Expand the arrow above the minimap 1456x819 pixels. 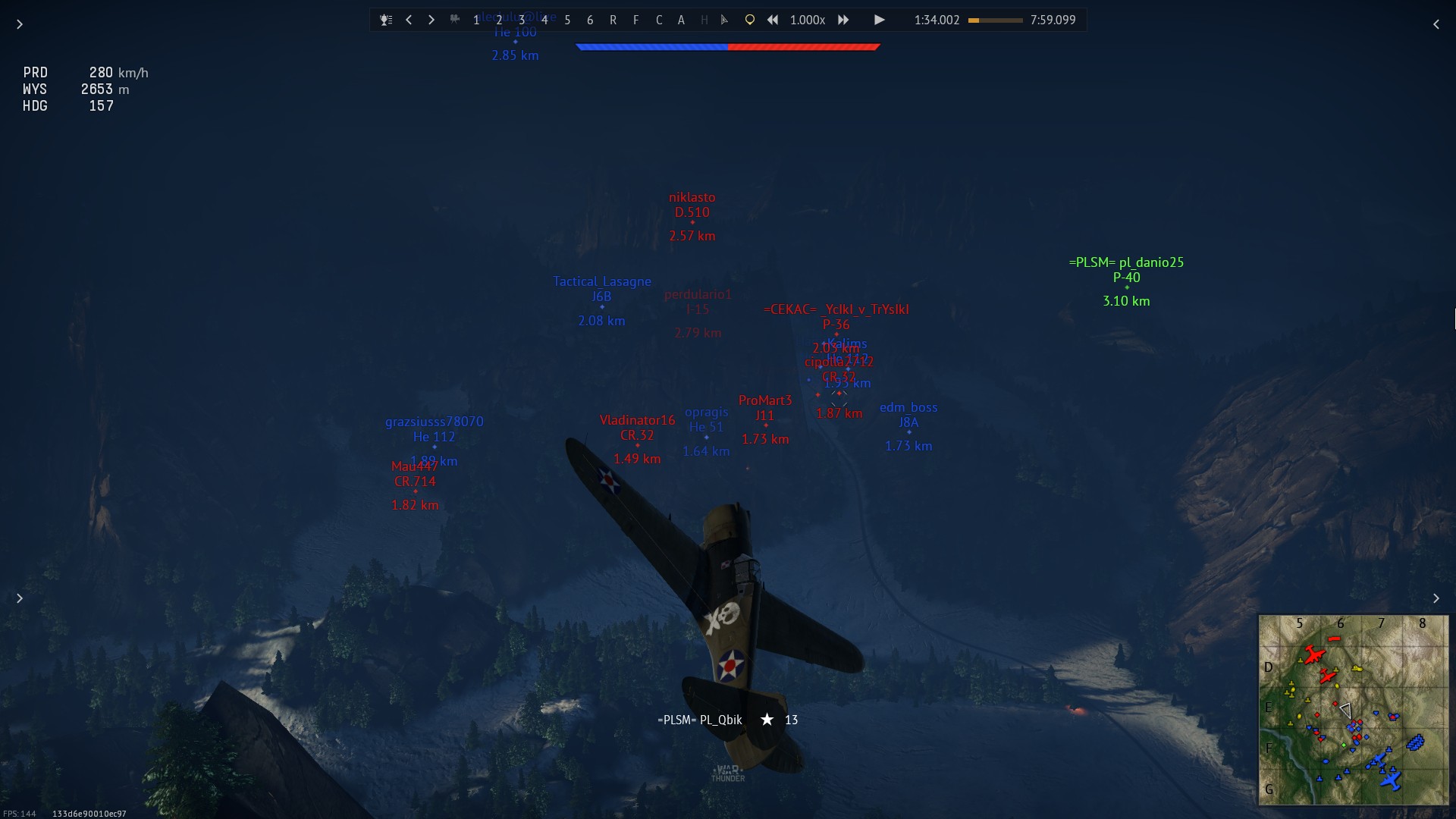point(1436,598)
